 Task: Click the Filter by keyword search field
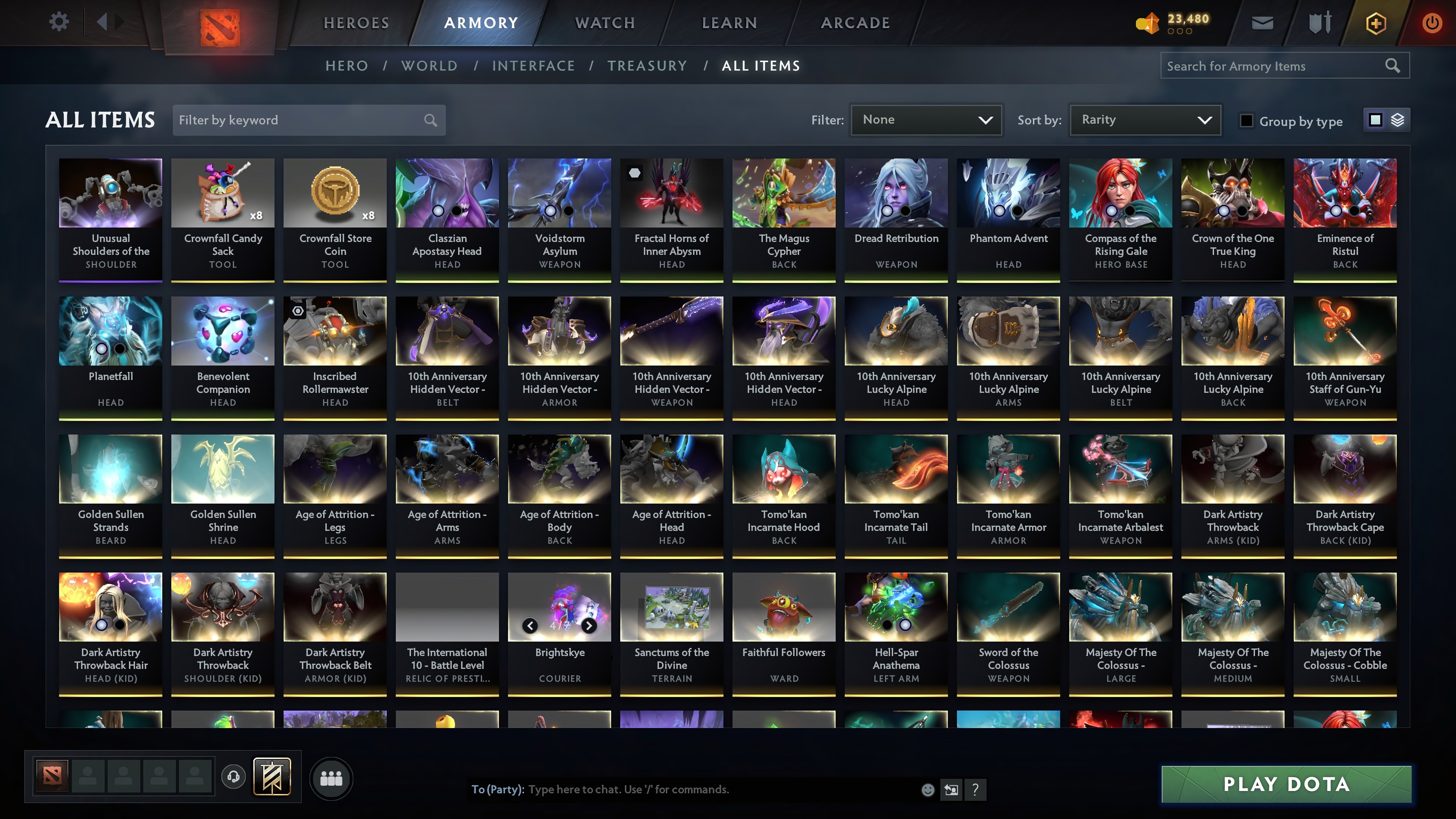(294, 120)
